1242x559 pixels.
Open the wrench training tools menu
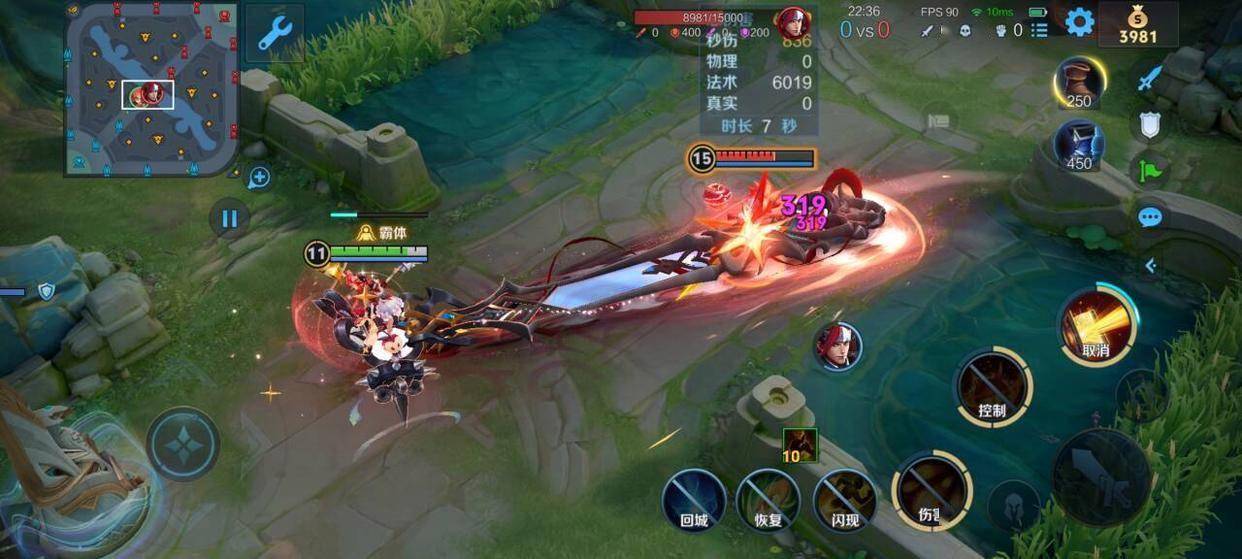pyautogui.click(x=273, y=33)
